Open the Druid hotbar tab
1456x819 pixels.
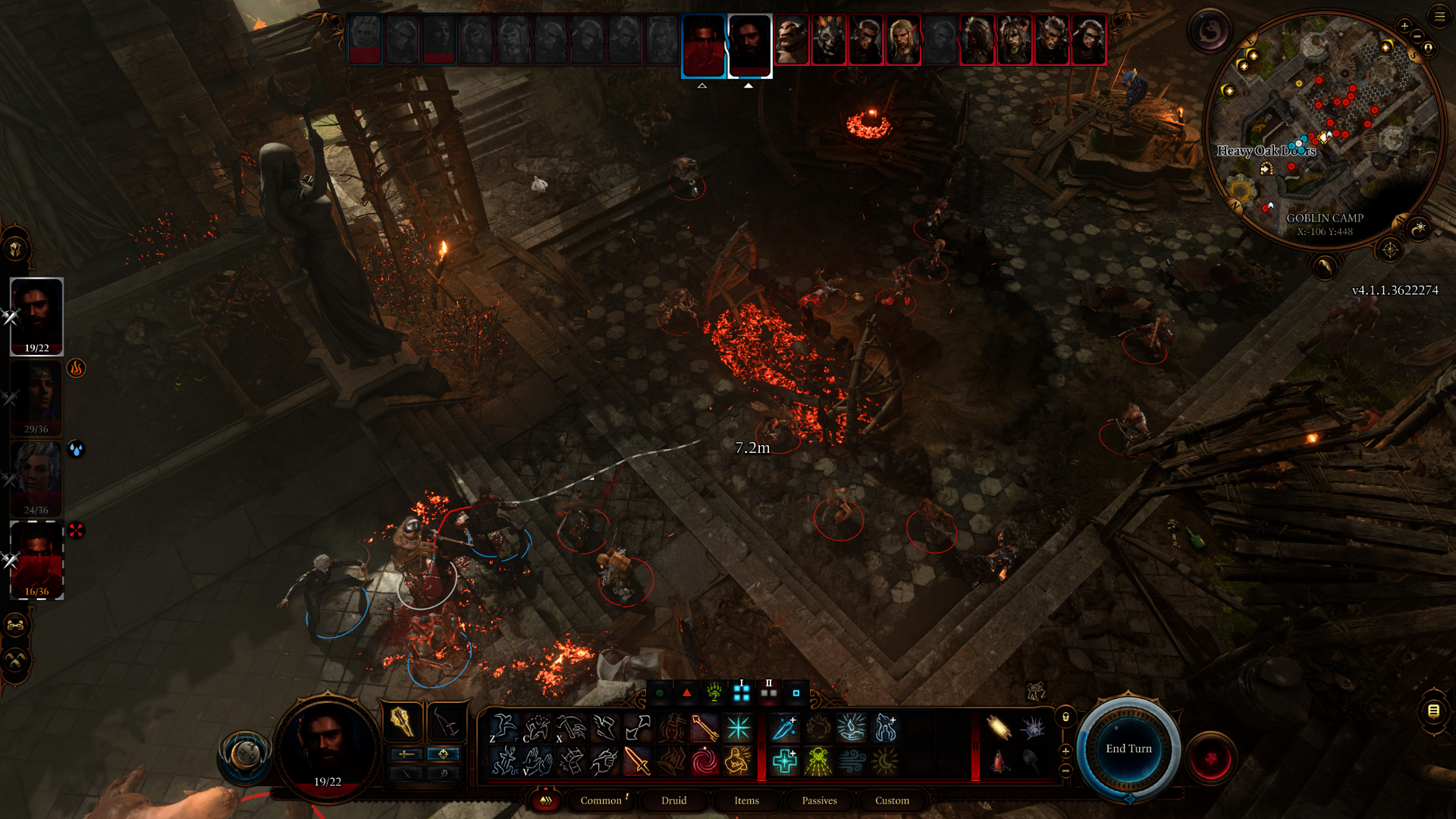(x=673, y=801)
